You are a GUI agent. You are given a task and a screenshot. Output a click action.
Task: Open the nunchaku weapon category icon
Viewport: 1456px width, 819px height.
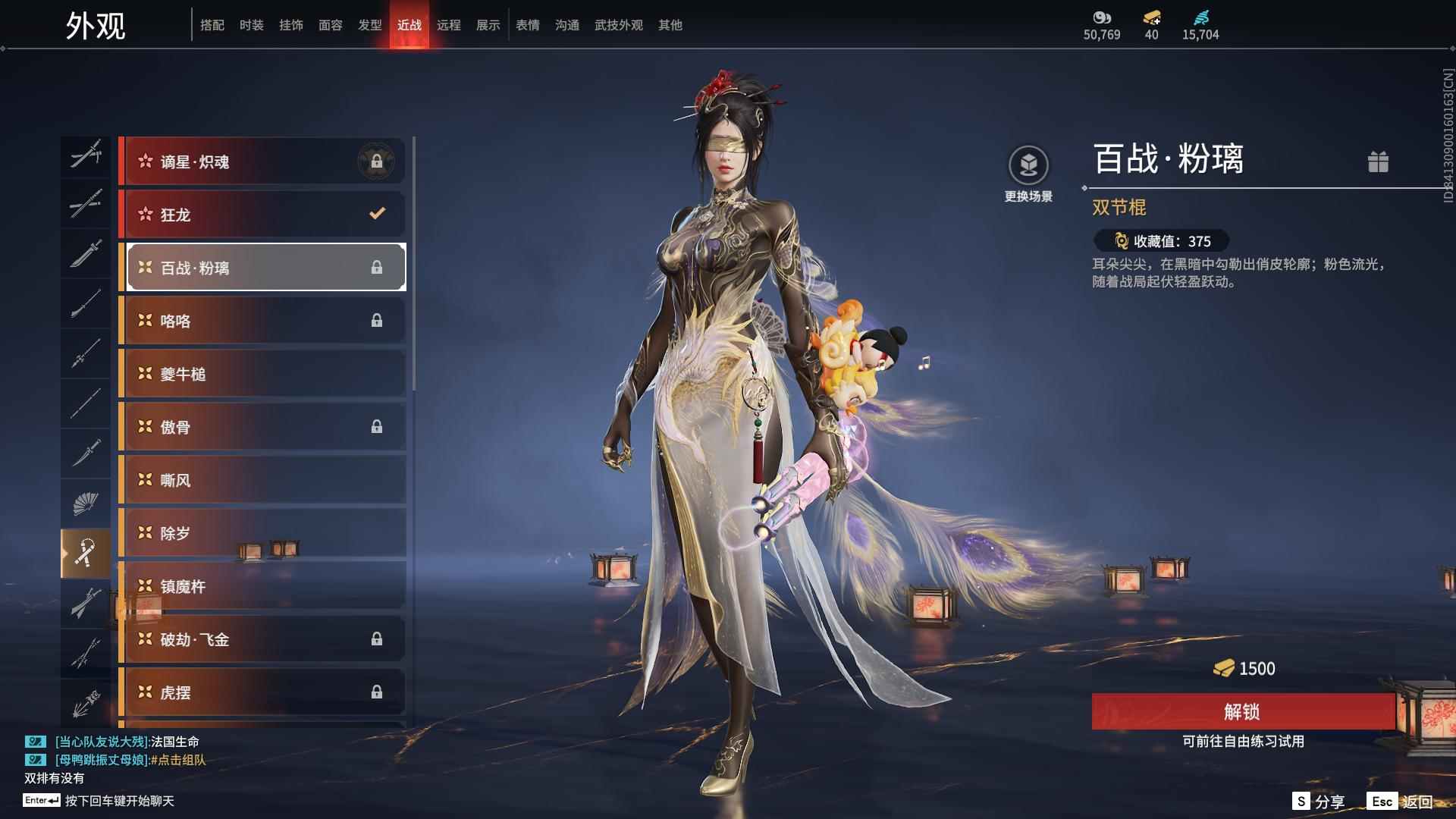[x=86, y=552]
